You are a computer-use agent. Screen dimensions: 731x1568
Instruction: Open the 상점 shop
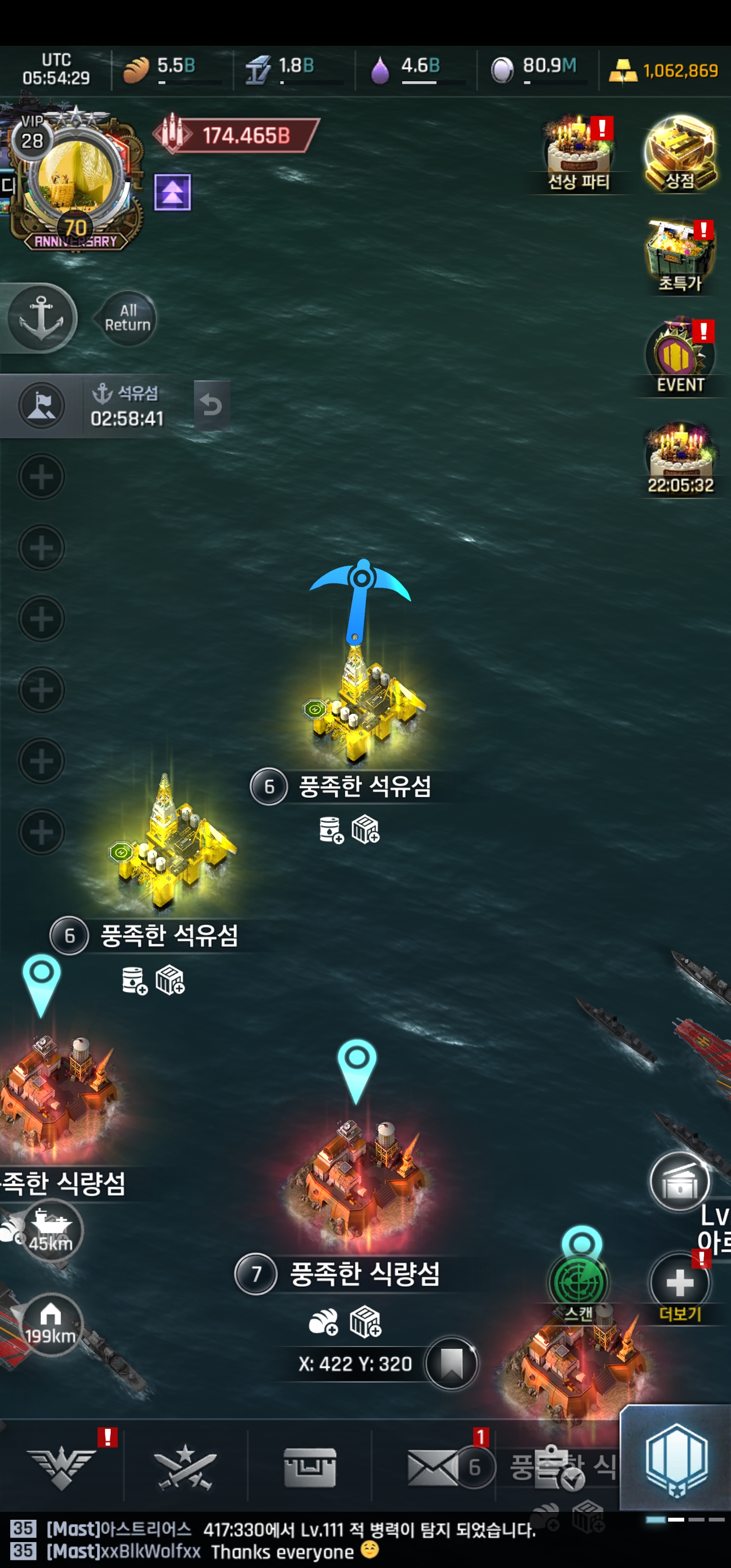point(680,153)
